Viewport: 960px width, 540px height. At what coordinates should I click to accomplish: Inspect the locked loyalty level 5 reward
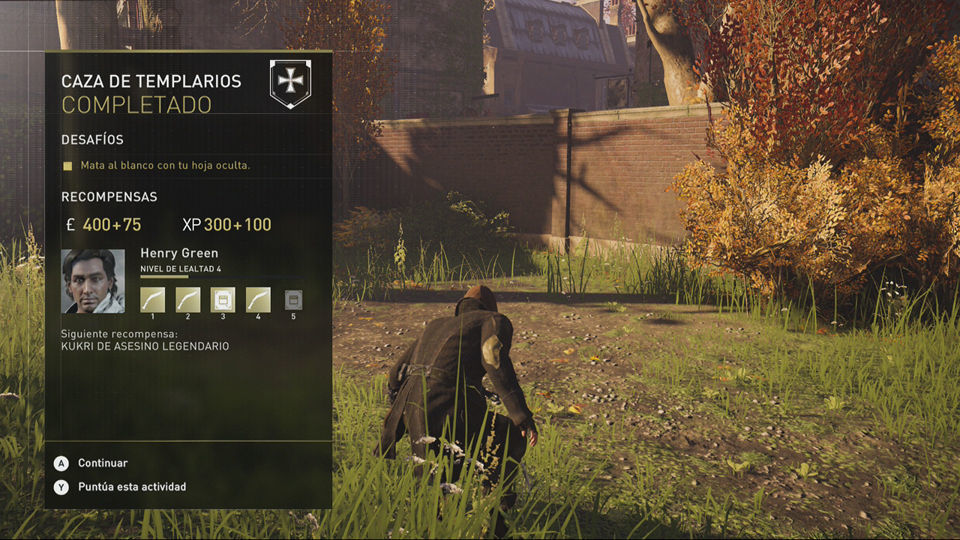click(x=293, y=299)
